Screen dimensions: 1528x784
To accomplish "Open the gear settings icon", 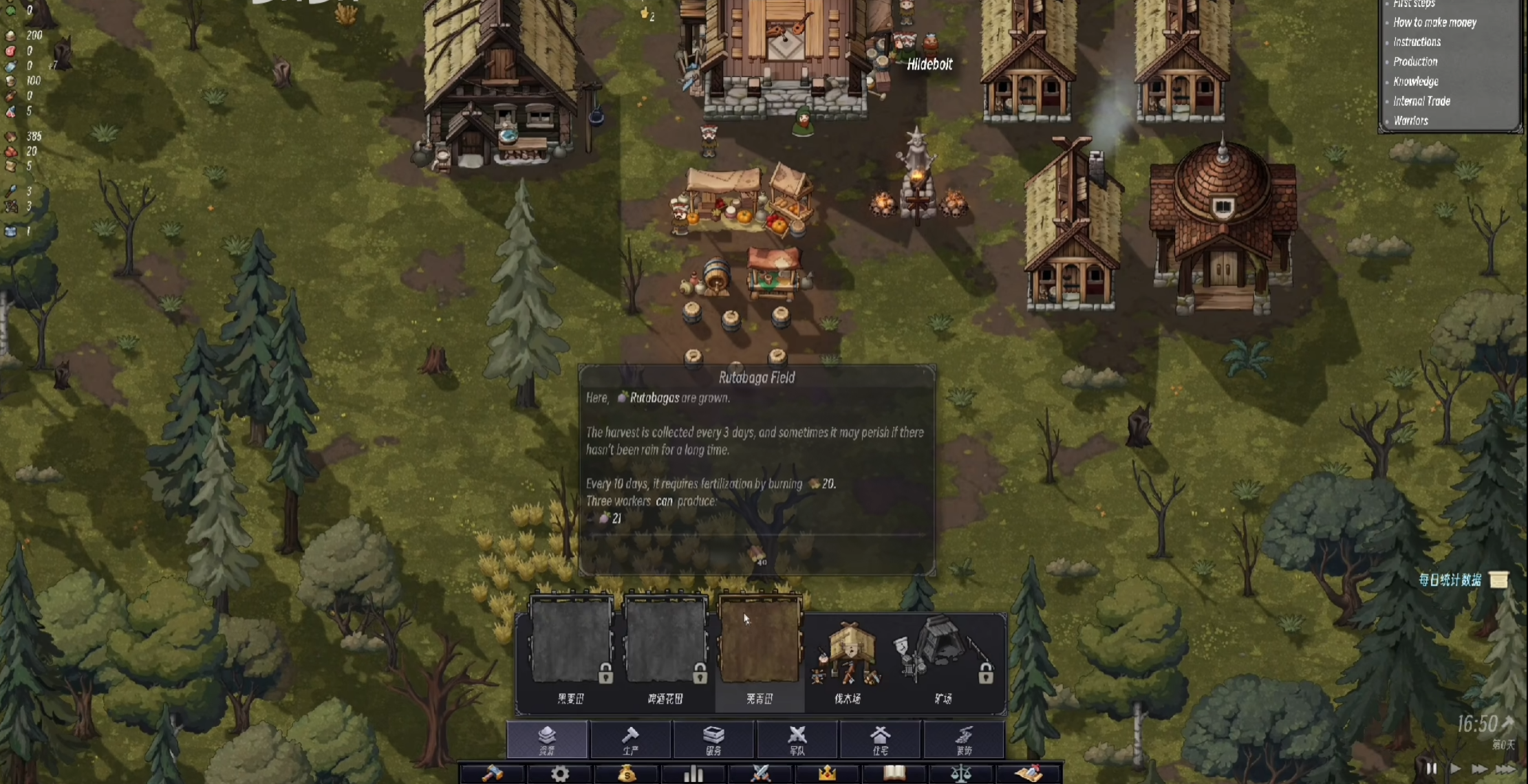I will (x=560, y=774).
